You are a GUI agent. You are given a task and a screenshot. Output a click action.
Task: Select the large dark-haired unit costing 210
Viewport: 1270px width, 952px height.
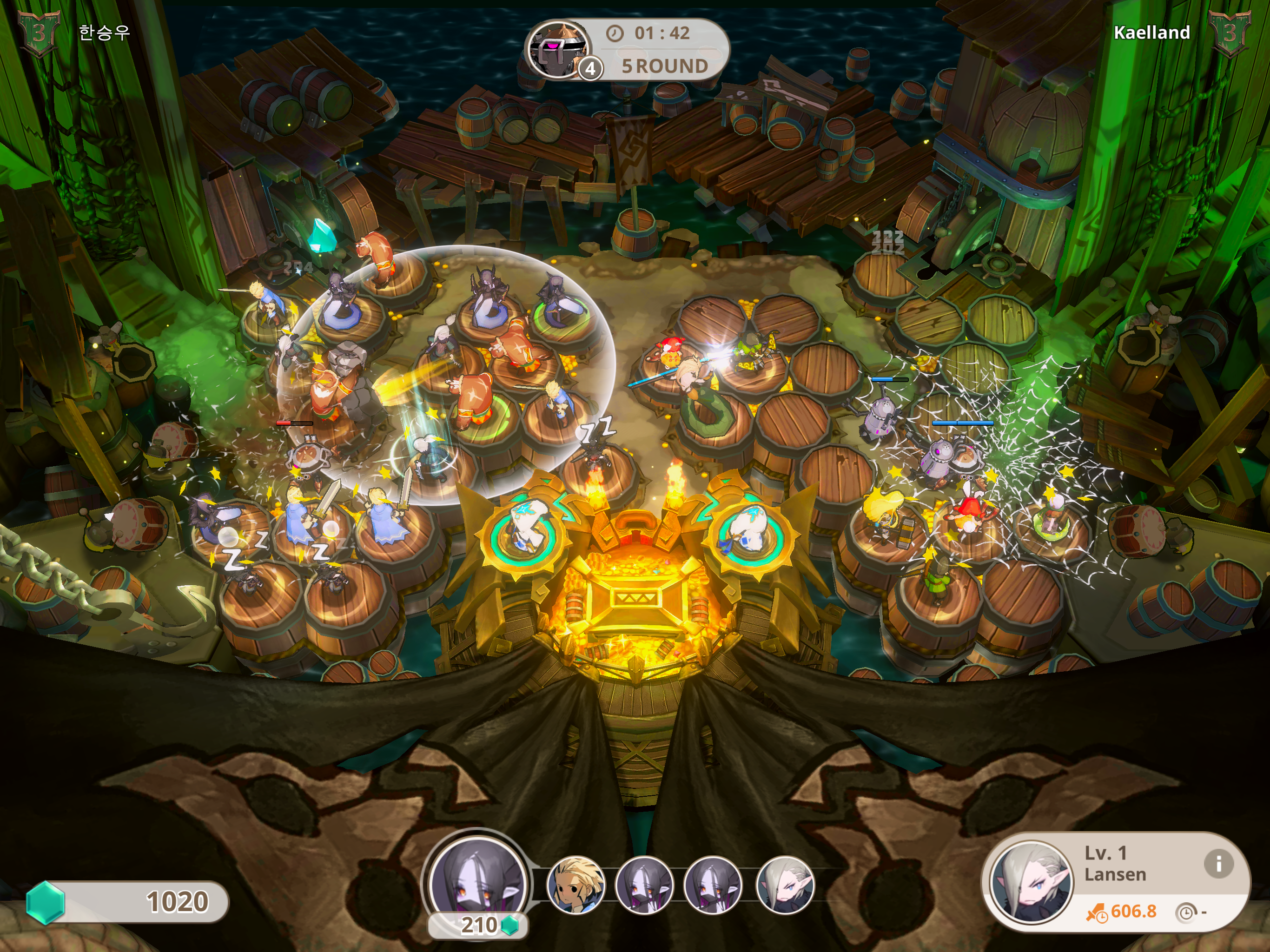point(478,879)
